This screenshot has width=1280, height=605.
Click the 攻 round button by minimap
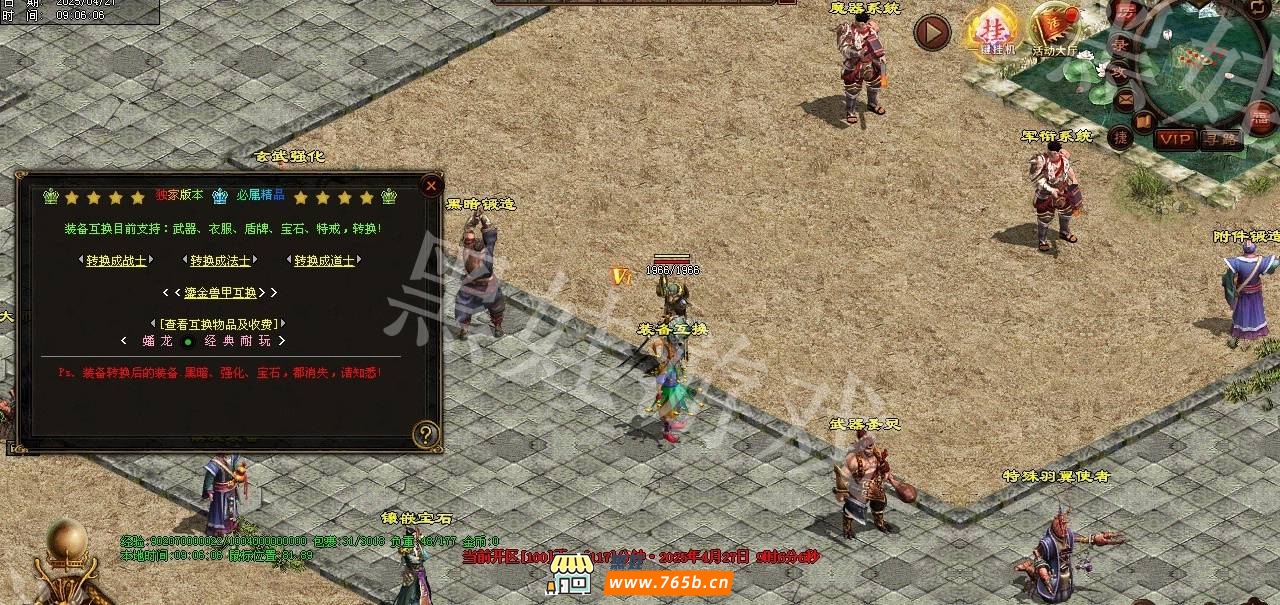(1118, 70)
